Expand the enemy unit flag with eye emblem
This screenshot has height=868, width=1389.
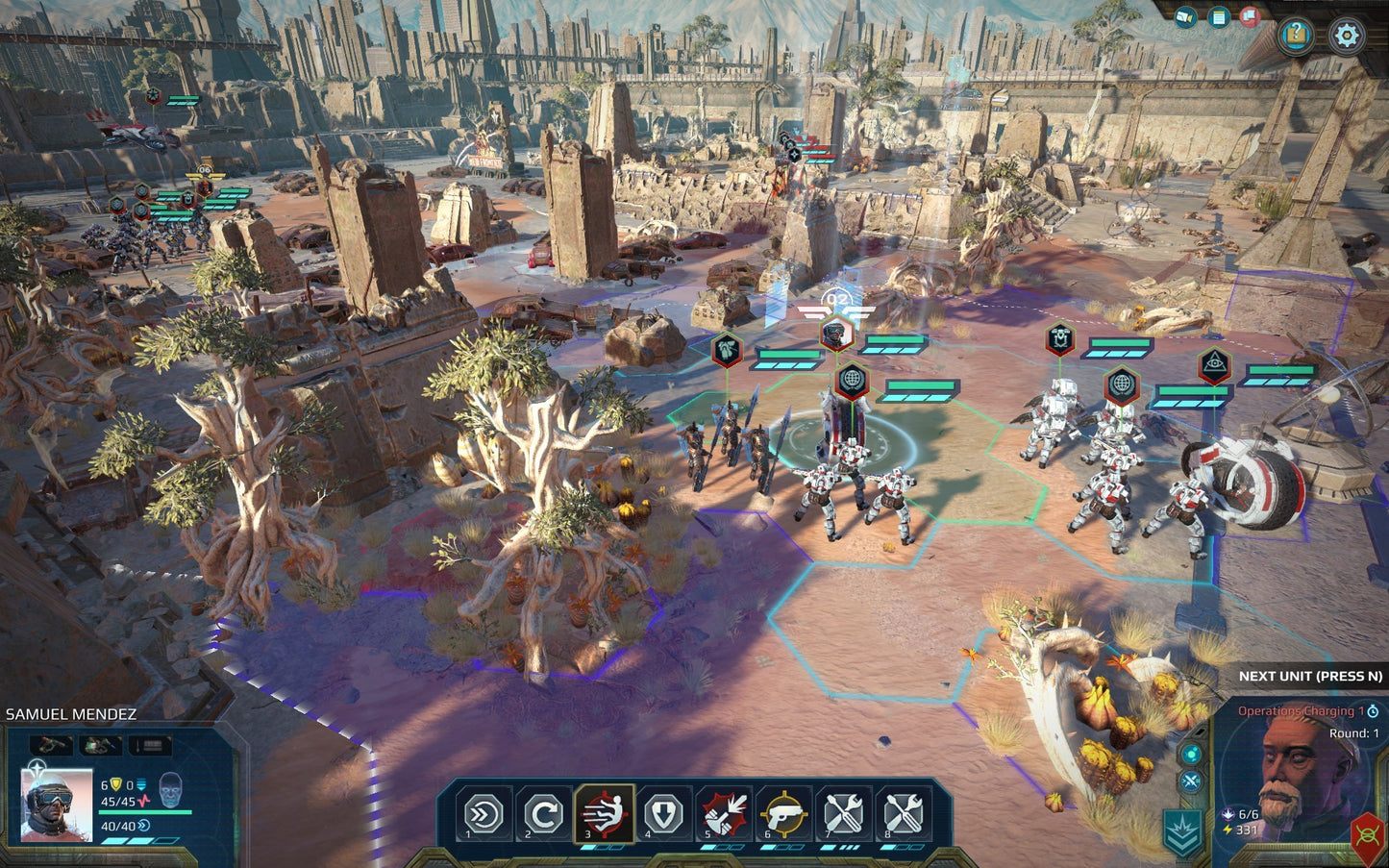(1217, 363)
